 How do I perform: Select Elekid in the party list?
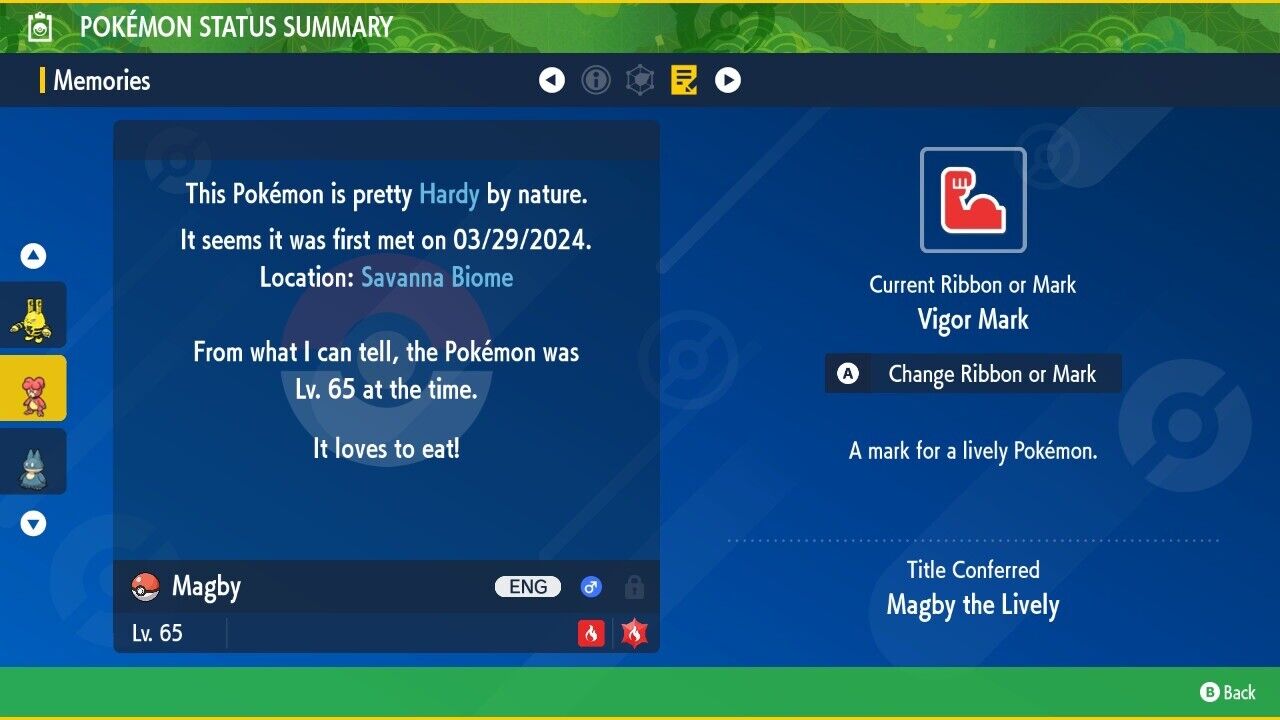tap(33, 315)
